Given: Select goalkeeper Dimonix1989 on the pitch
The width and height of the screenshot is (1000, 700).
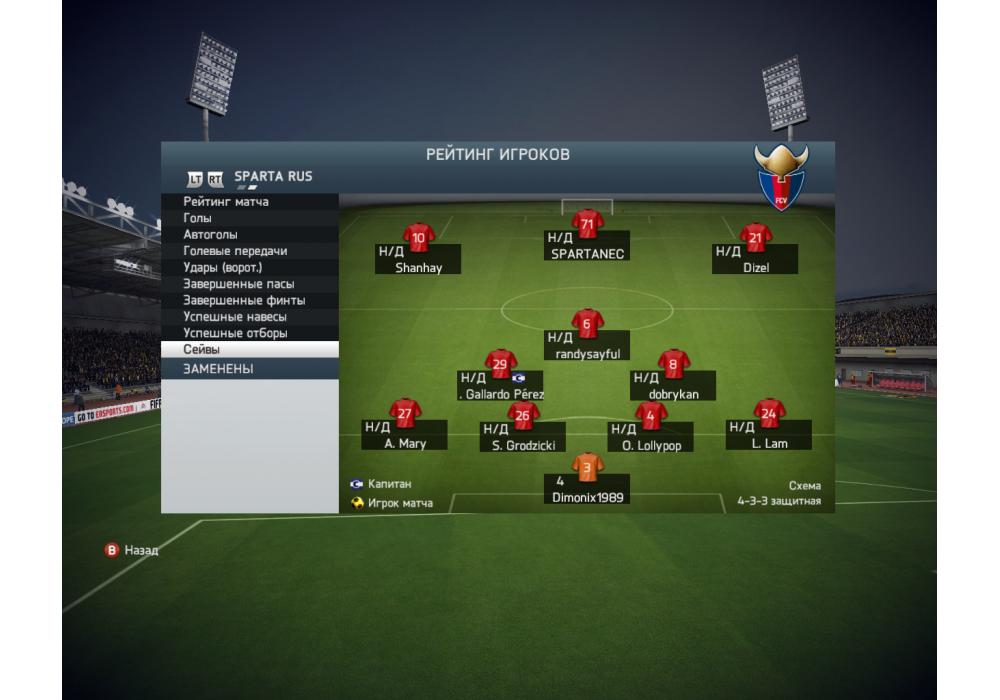Looking at the screenshot, I should (x=587, y=480).
